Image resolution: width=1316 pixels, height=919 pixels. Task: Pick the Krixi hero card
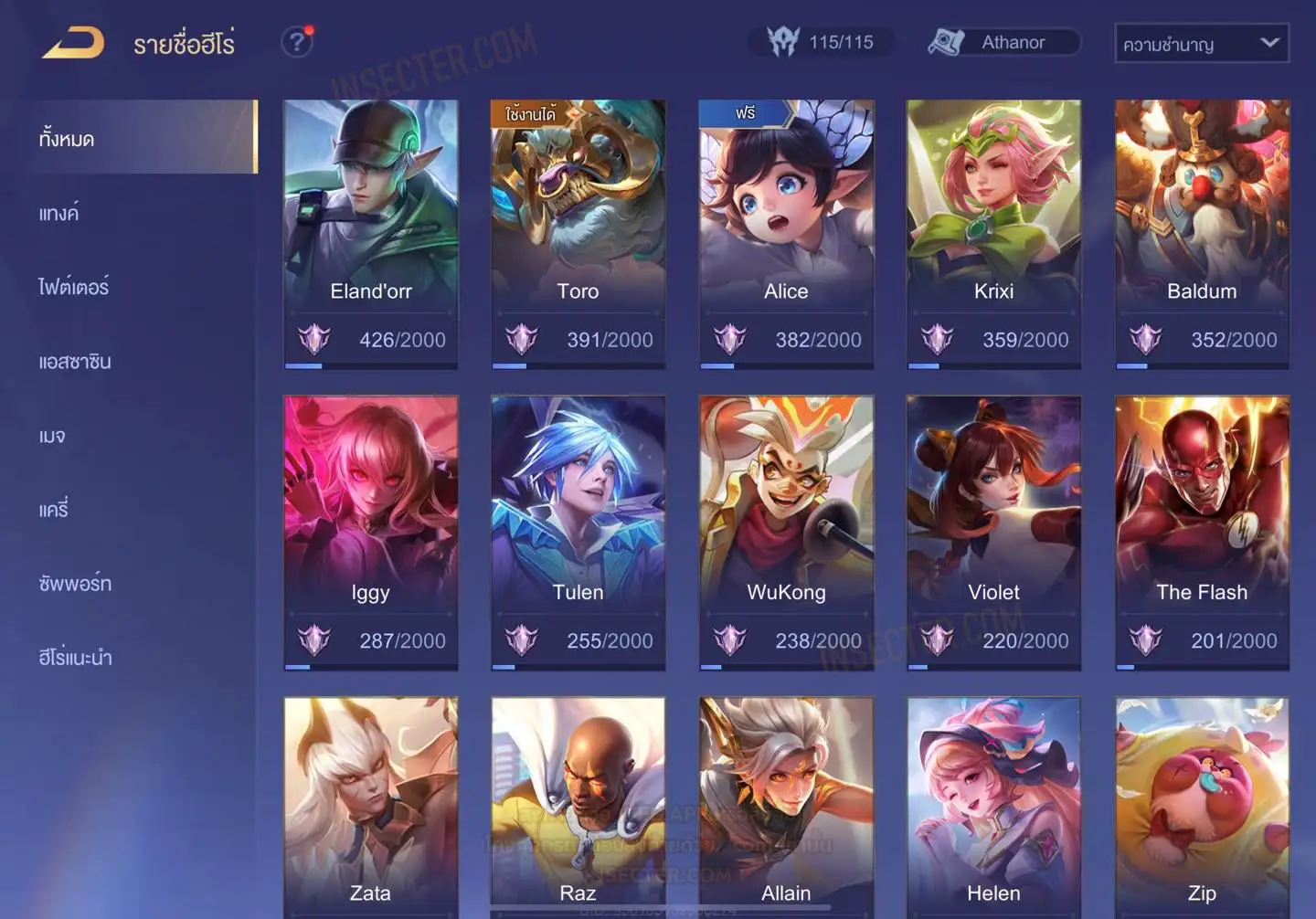coord(993,233)
